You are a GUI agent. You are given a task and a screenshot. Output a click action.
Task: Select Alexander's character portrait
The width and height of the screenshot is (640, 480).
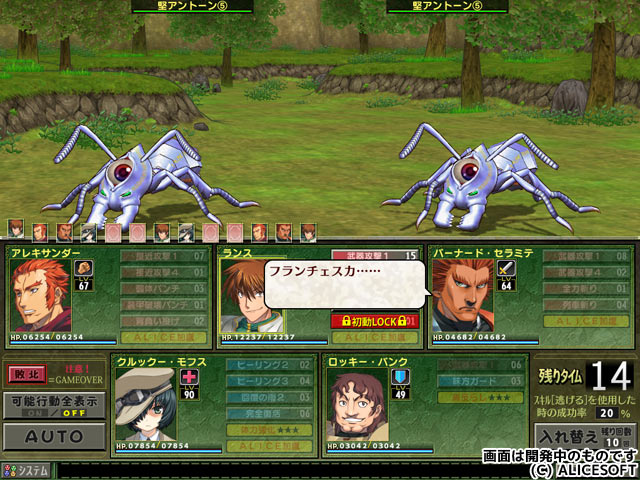(x=40, y=296)
